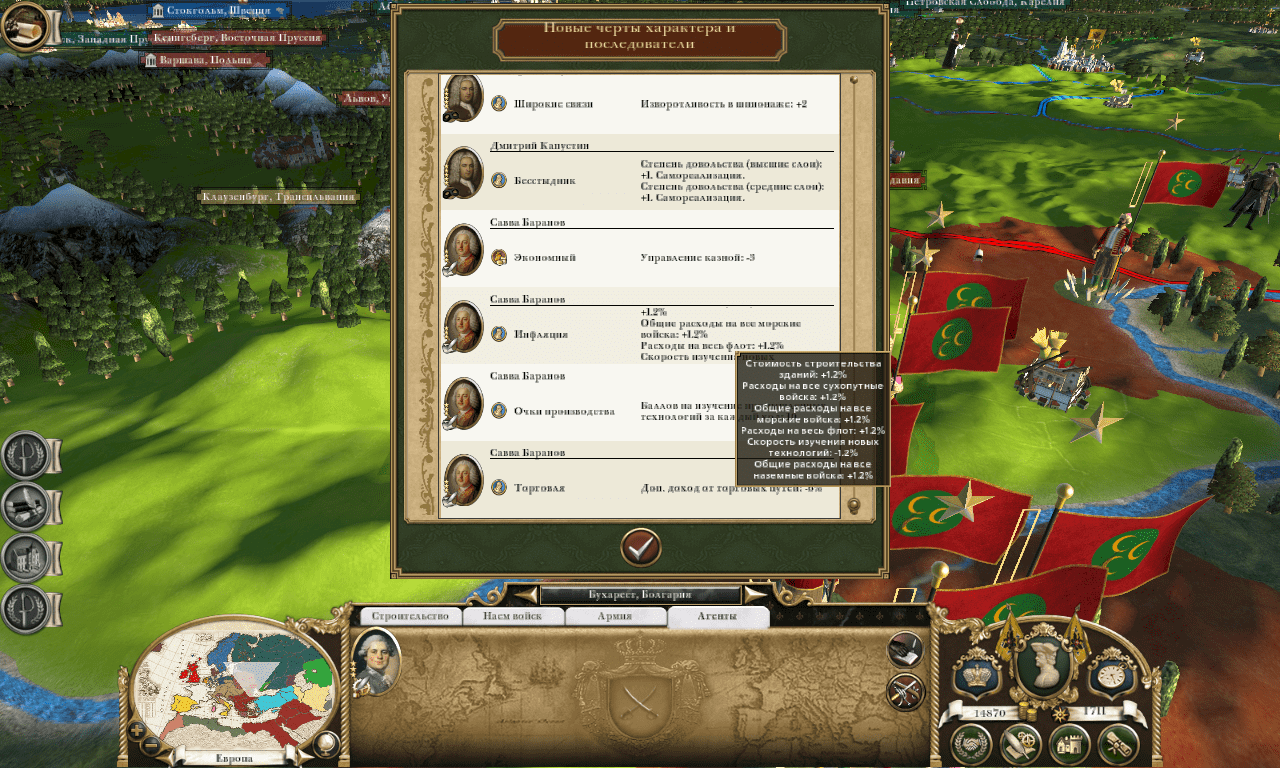This screenshot has height=768, width=1280.
Task: Open the government crown panel
Action: click(x=974, y=672)
